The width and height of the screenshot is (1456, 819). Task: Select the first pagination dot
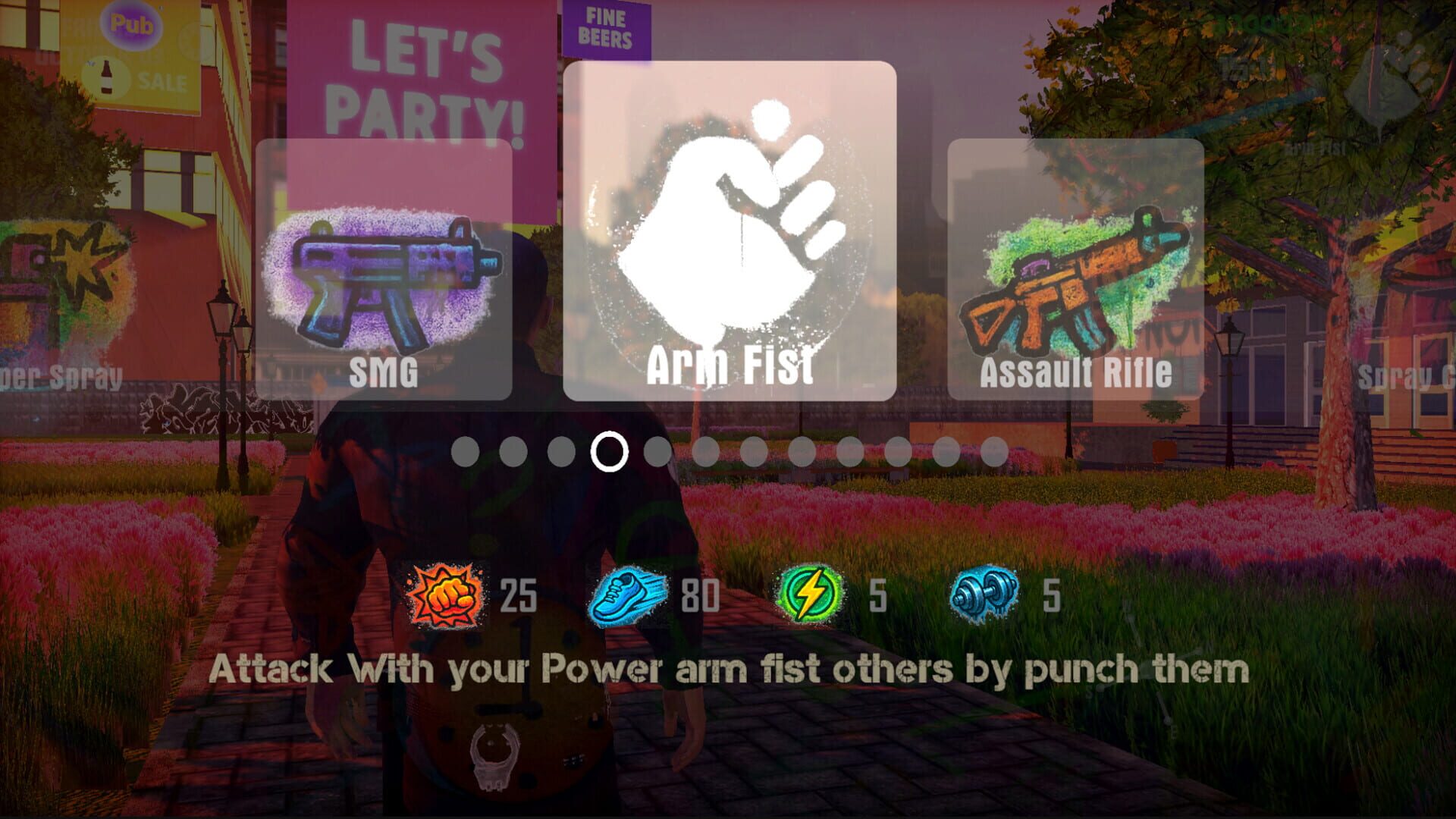466,453
